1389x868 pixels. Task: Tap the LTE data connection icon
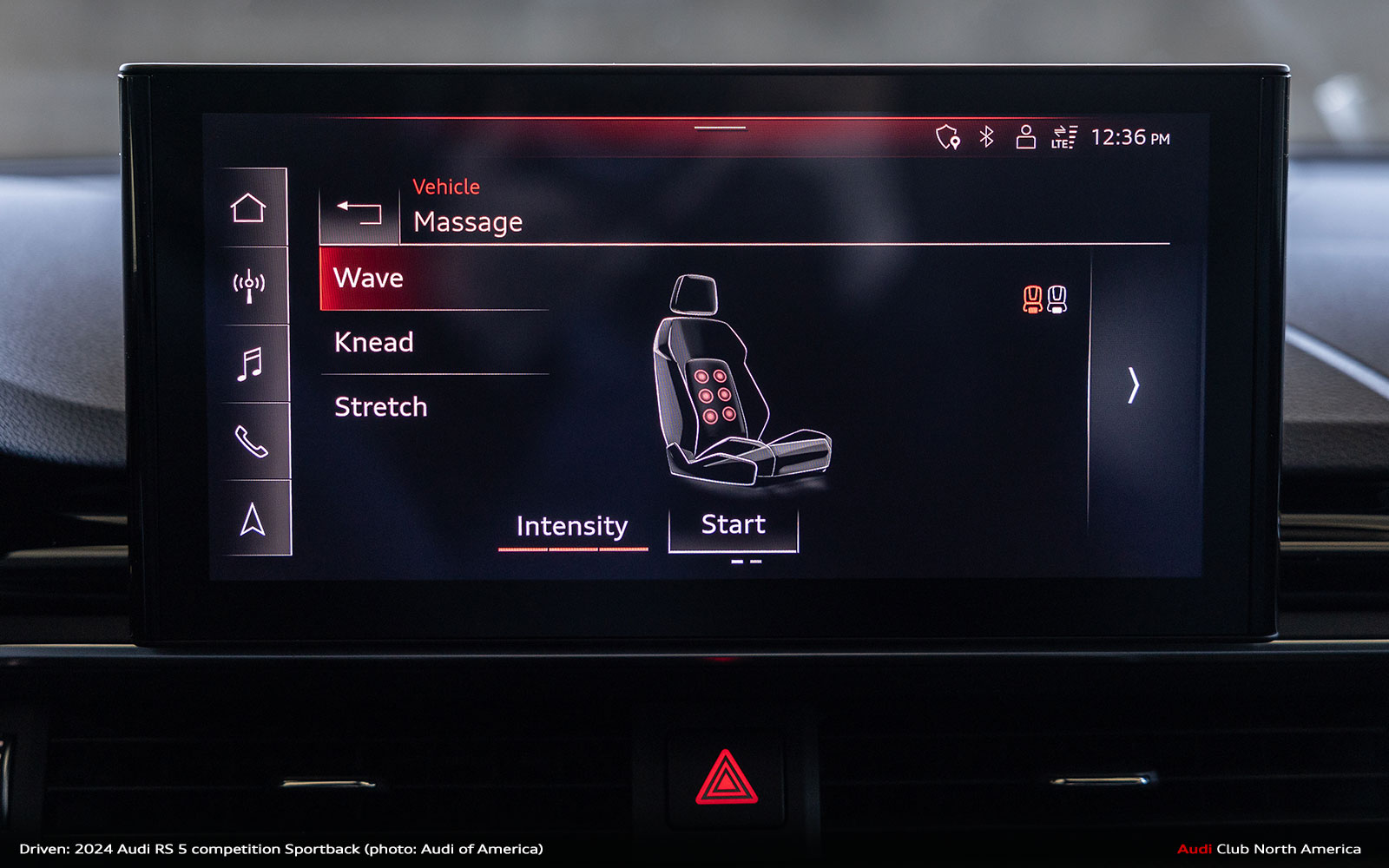click(1064, 137)
